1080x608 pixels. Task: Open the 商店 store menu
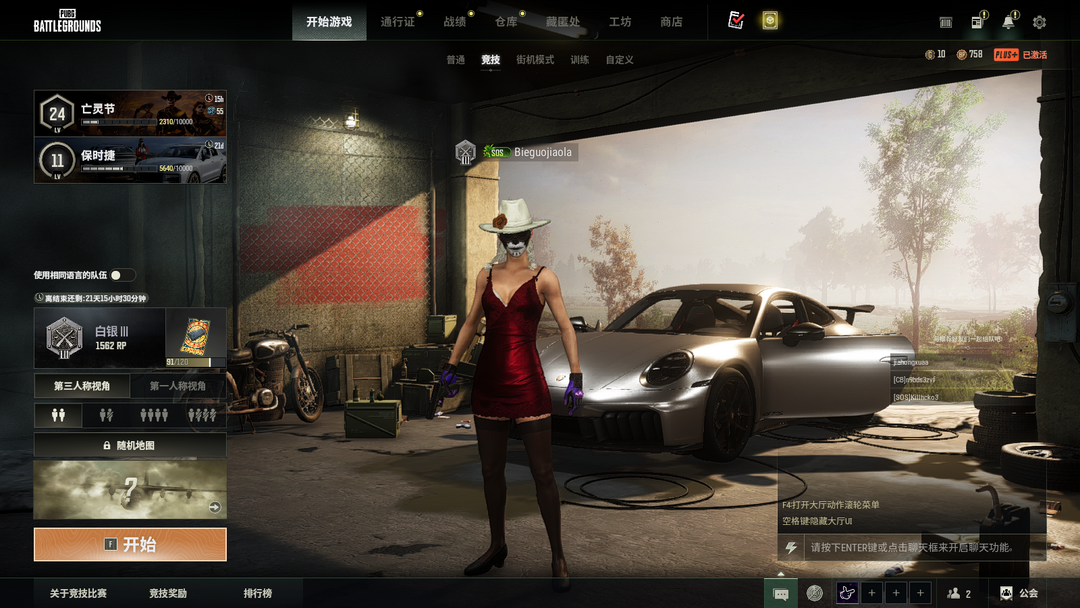[671, 22]
